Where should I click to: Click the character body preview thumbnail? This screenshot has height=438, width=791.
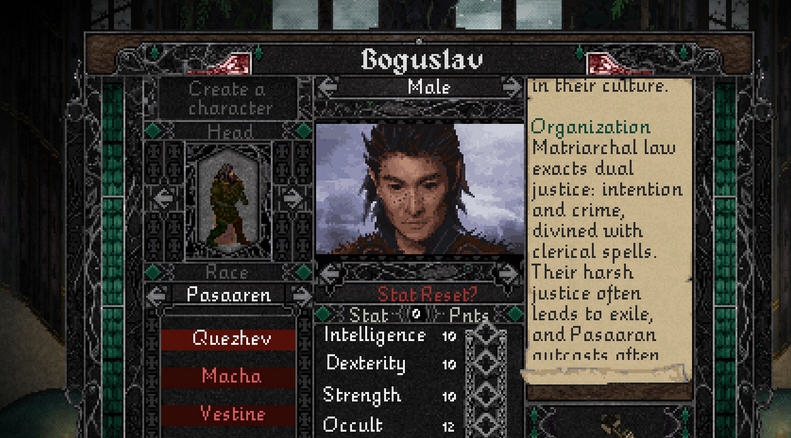click(228, 207)
